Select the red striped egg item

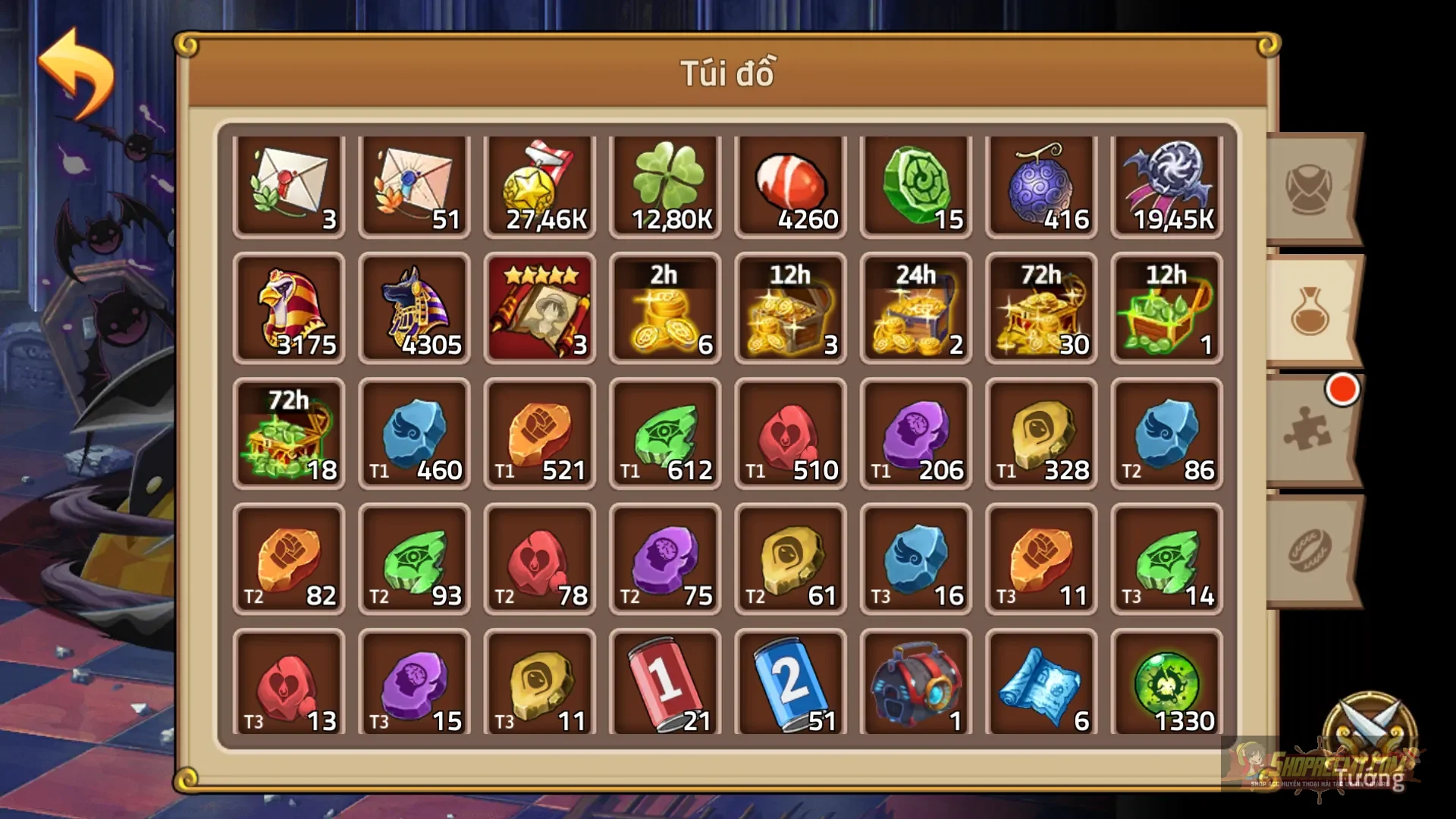click(790, 184)
